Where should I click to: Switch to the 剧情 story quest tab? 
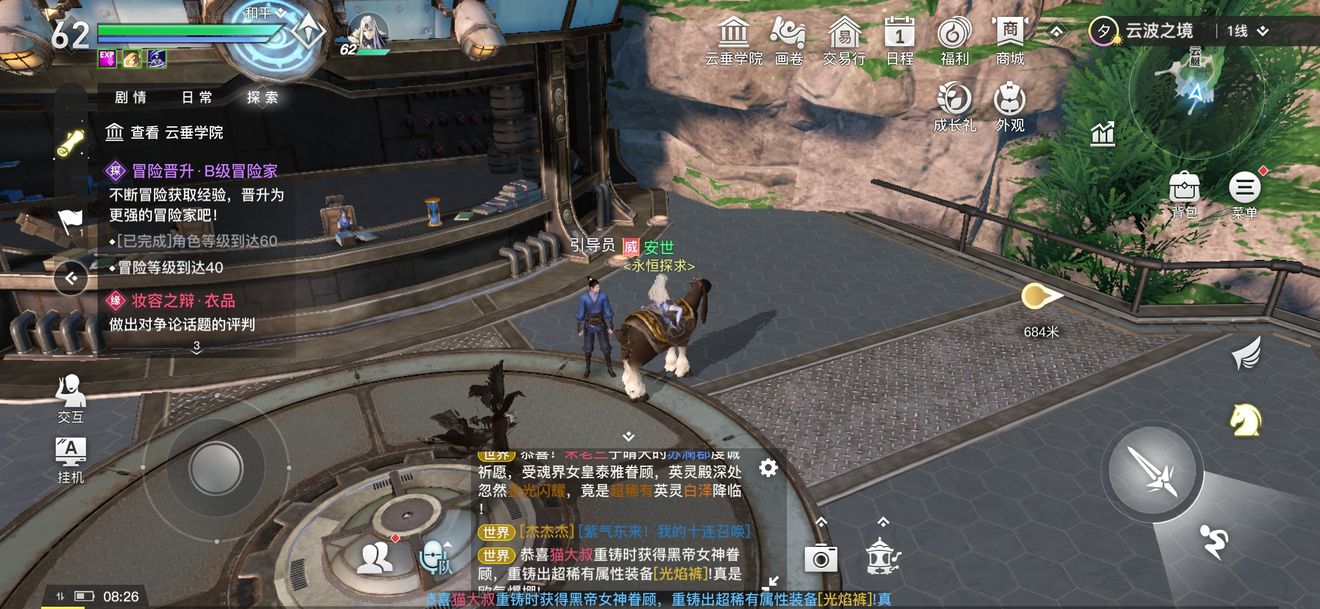click(131, 97)
